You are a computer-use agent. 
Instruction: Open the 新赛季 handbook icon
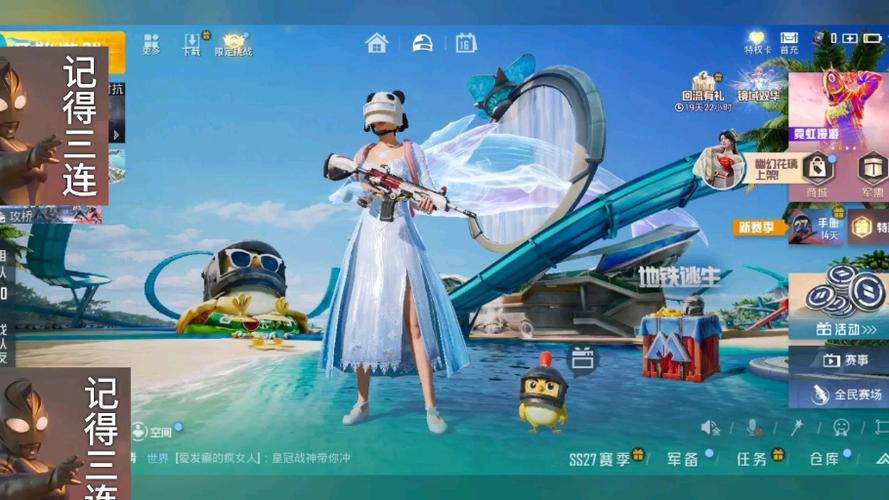pyautogui.click(x=803, y=226)
